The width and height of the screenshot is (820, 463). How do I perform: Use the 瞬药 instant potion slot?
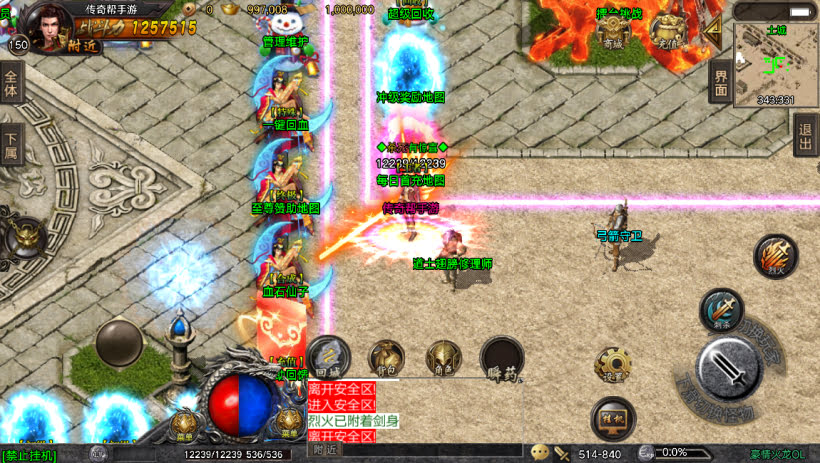[501, 358]
